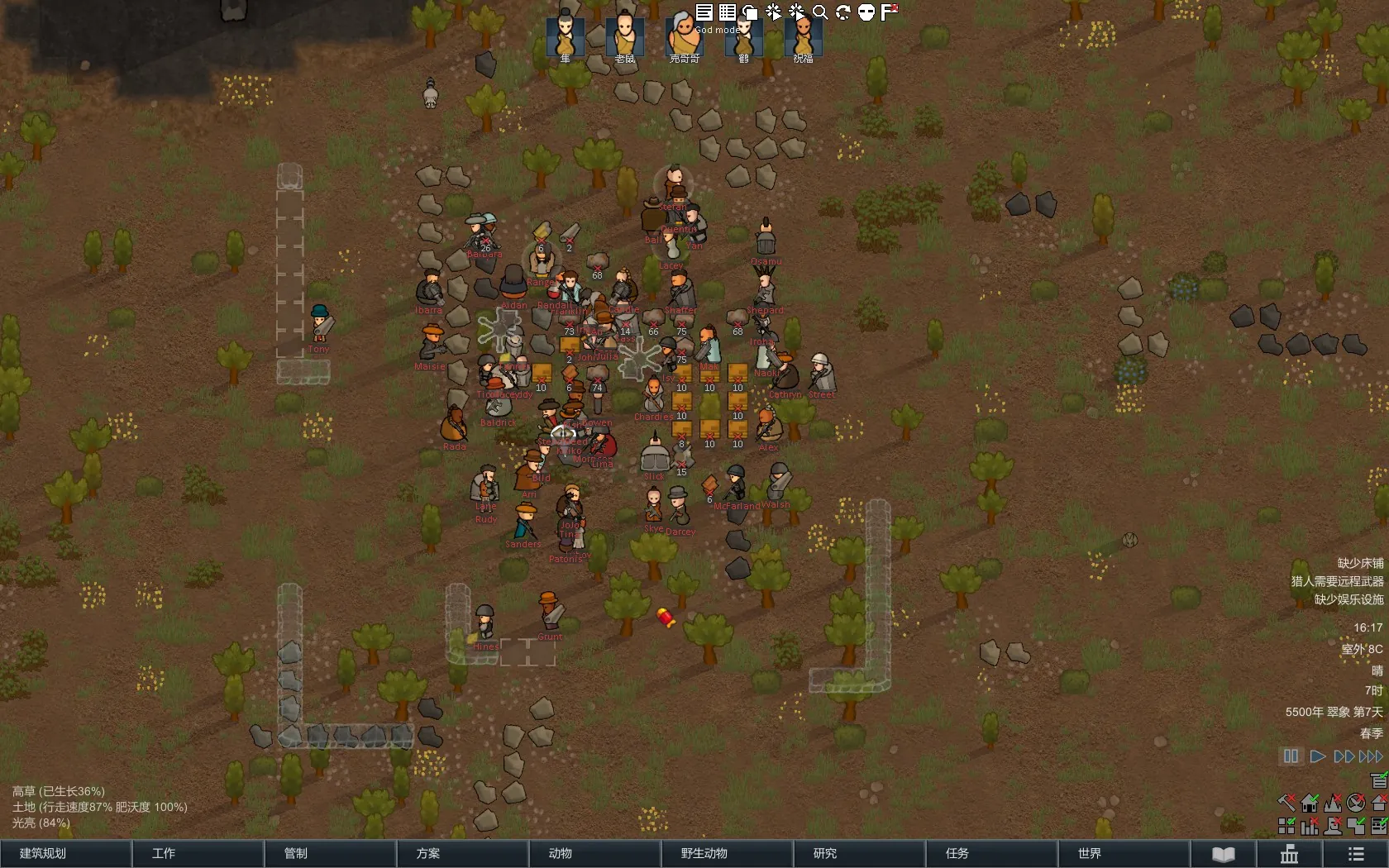
Task: Show the 任务 (Quests) tab
Action: [x=991, y=853]
